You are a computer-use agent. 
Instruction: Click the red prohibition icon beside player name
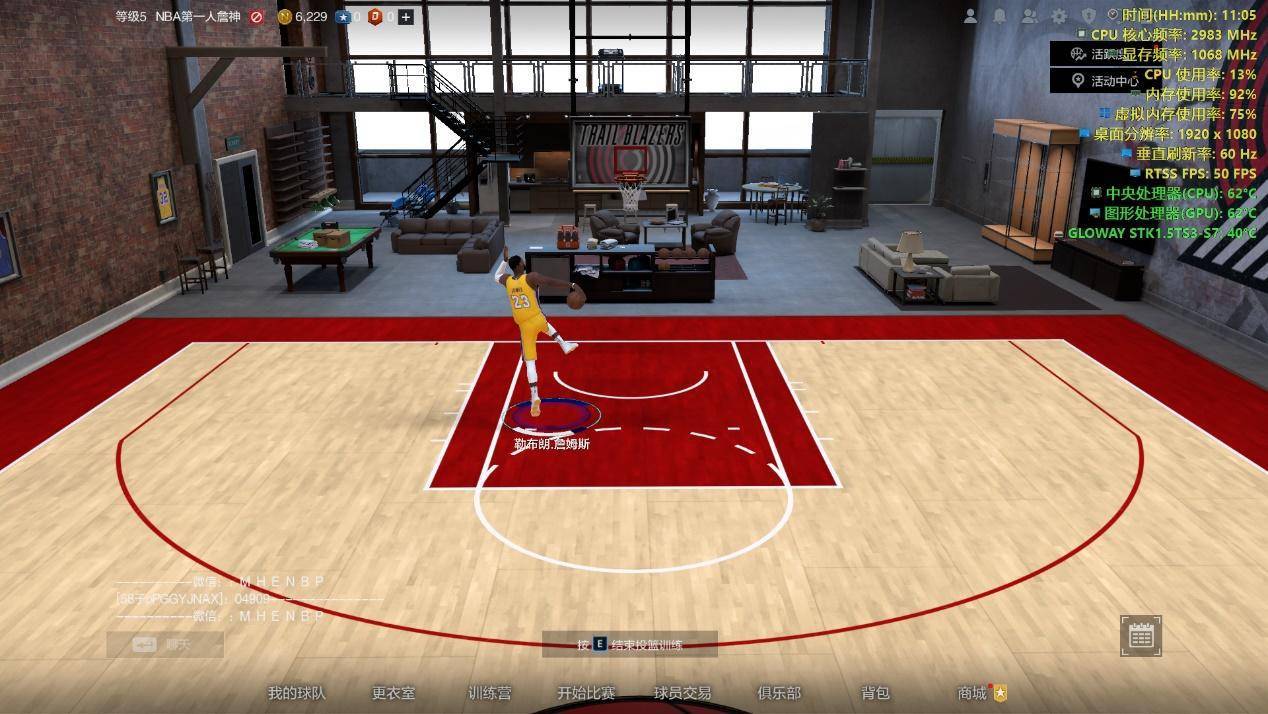257,17
